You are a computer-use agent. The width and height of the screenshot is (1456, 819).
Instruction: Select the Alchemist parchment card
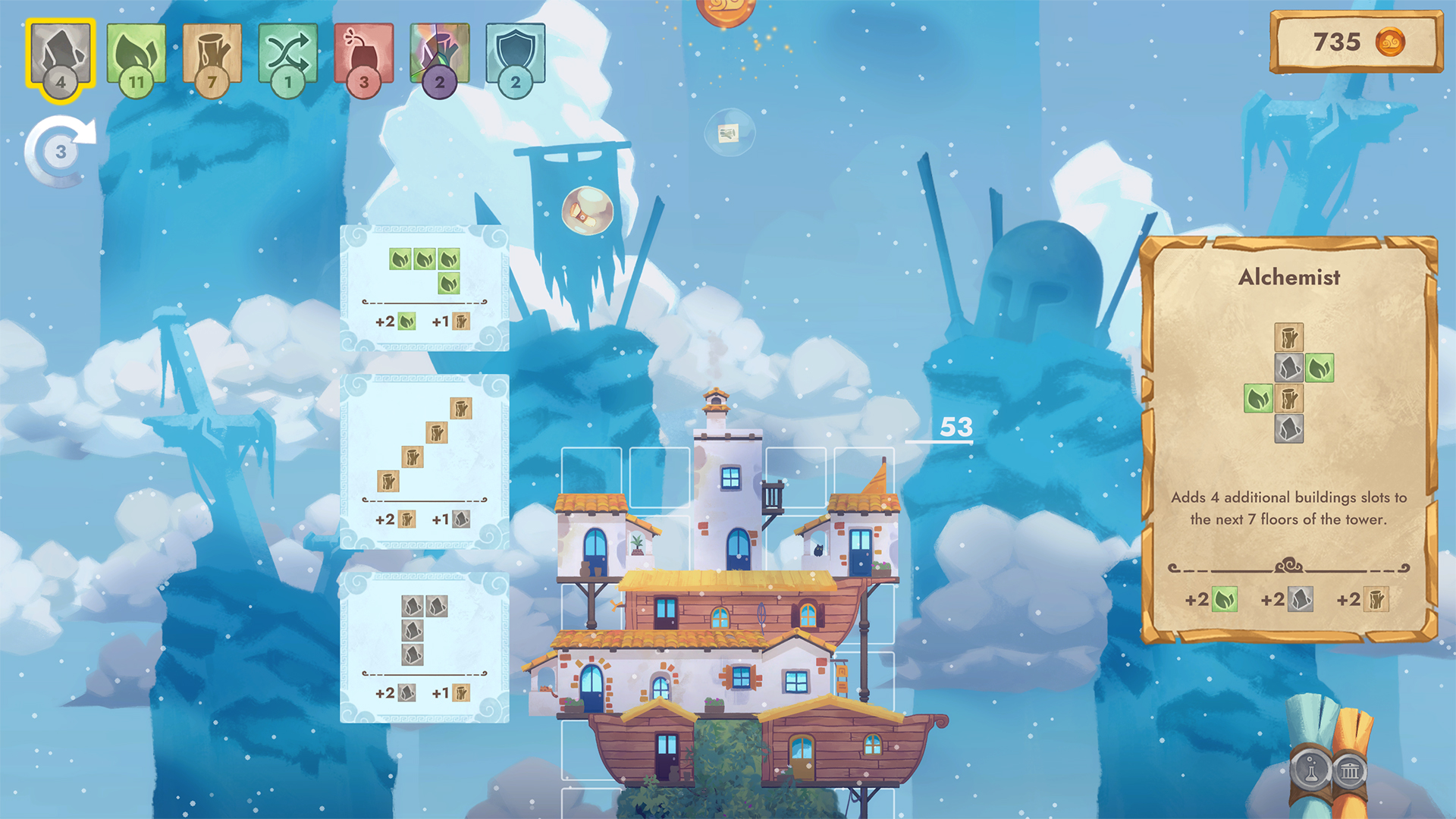pyautogui.click(x=1289, y=440)
